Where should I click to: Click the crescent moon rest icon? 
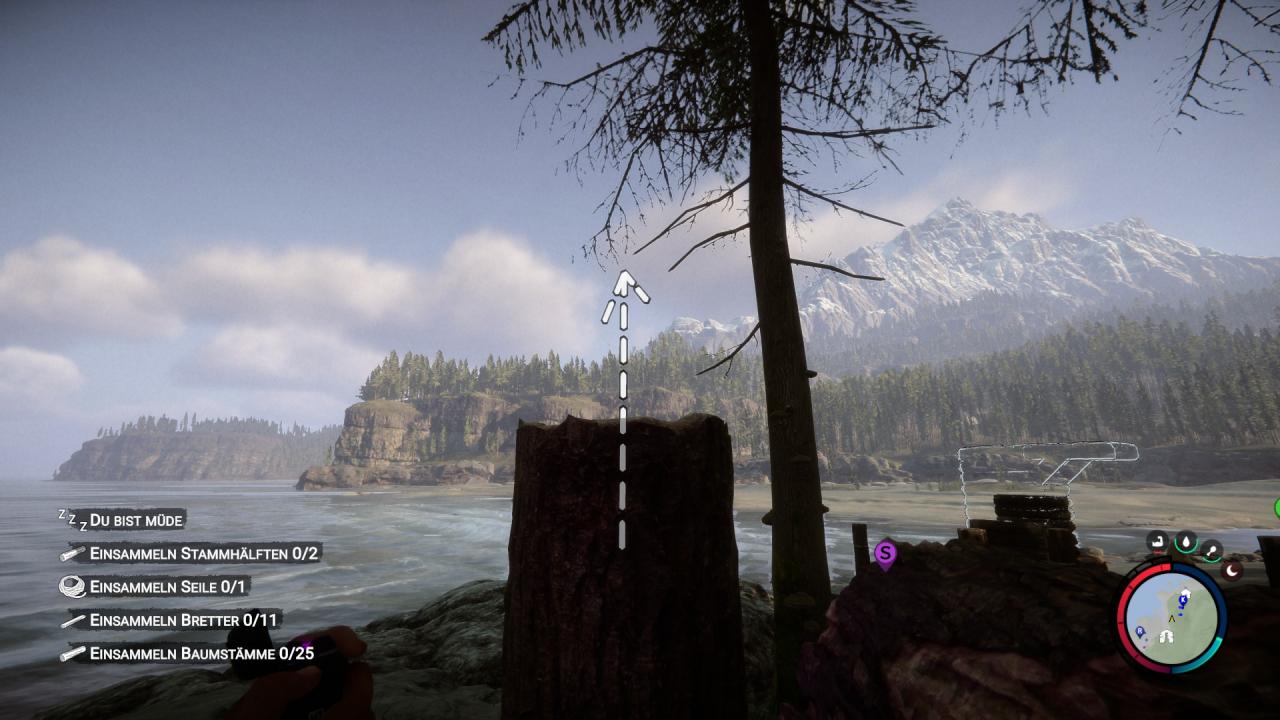[1233, 570]
